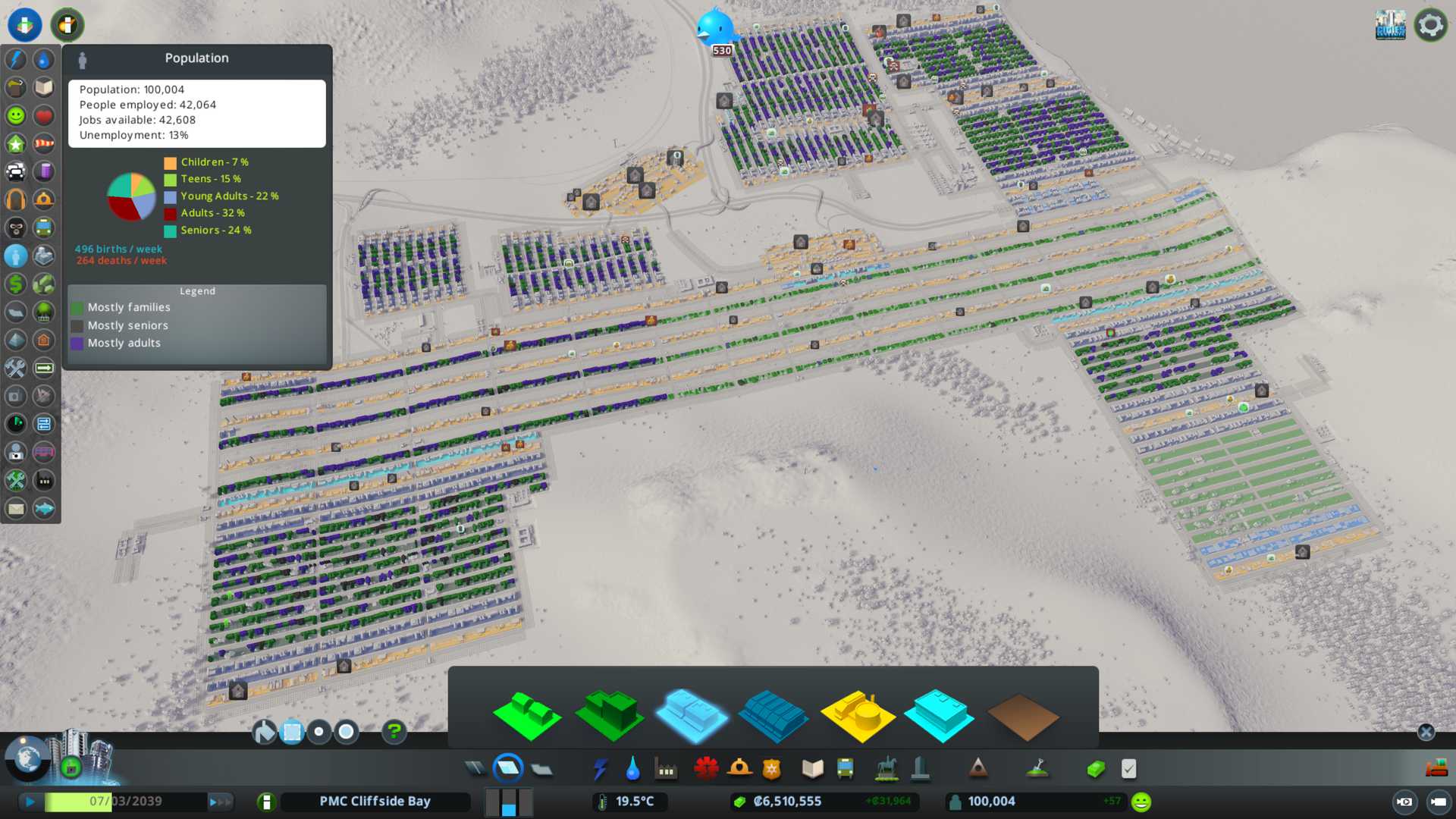The height and width of the screenshot is (819, 1456).
Task: Open public transport build menu
Action: (845, 769)
